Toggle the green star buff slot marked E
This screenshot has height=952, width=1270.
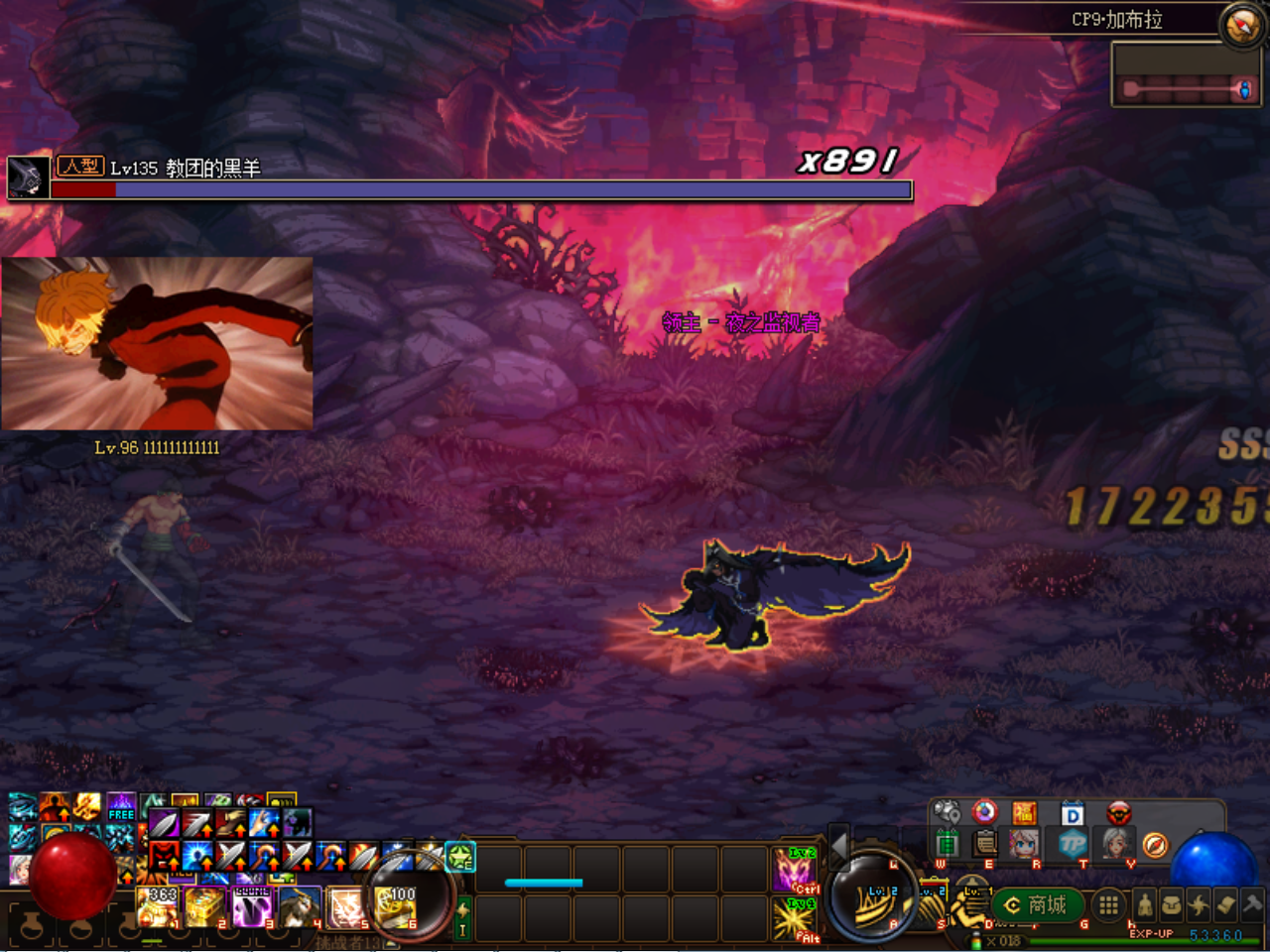[459, 858]
